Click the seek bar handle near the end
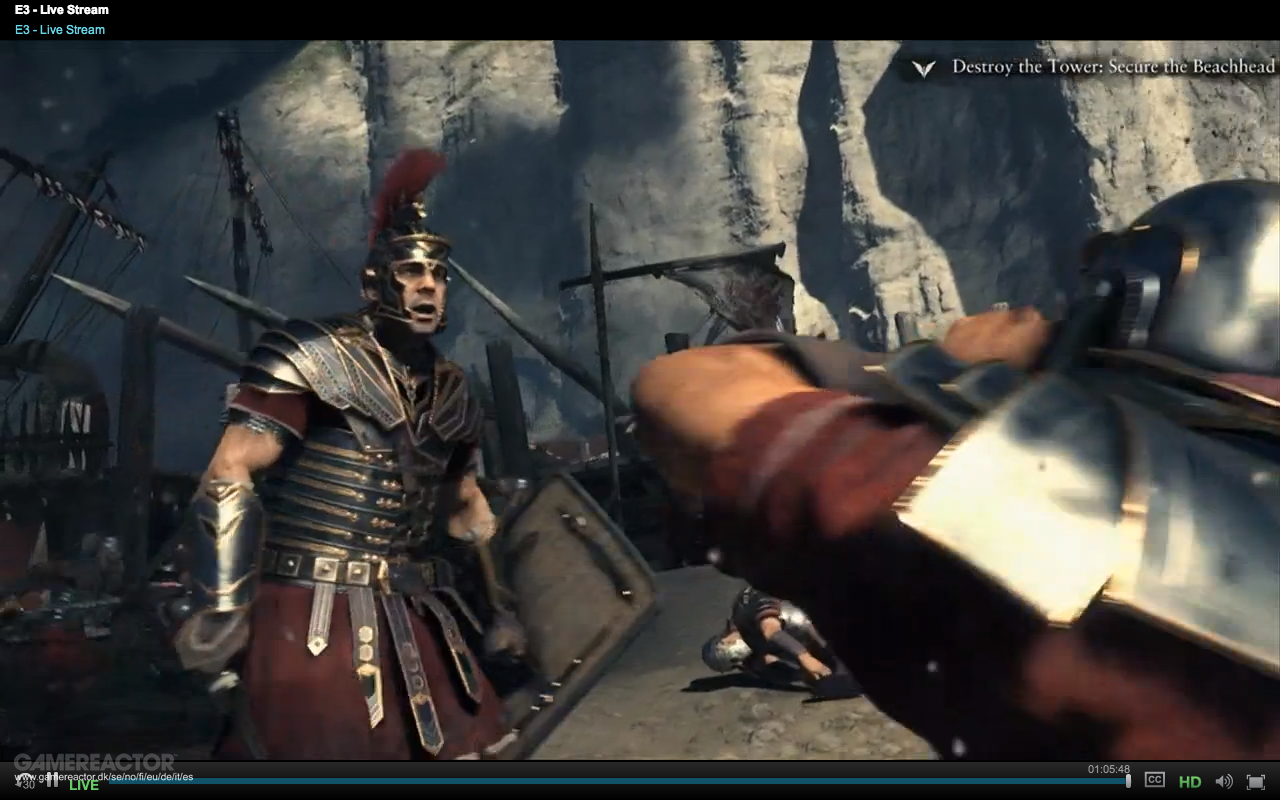 coord(1129,781)
